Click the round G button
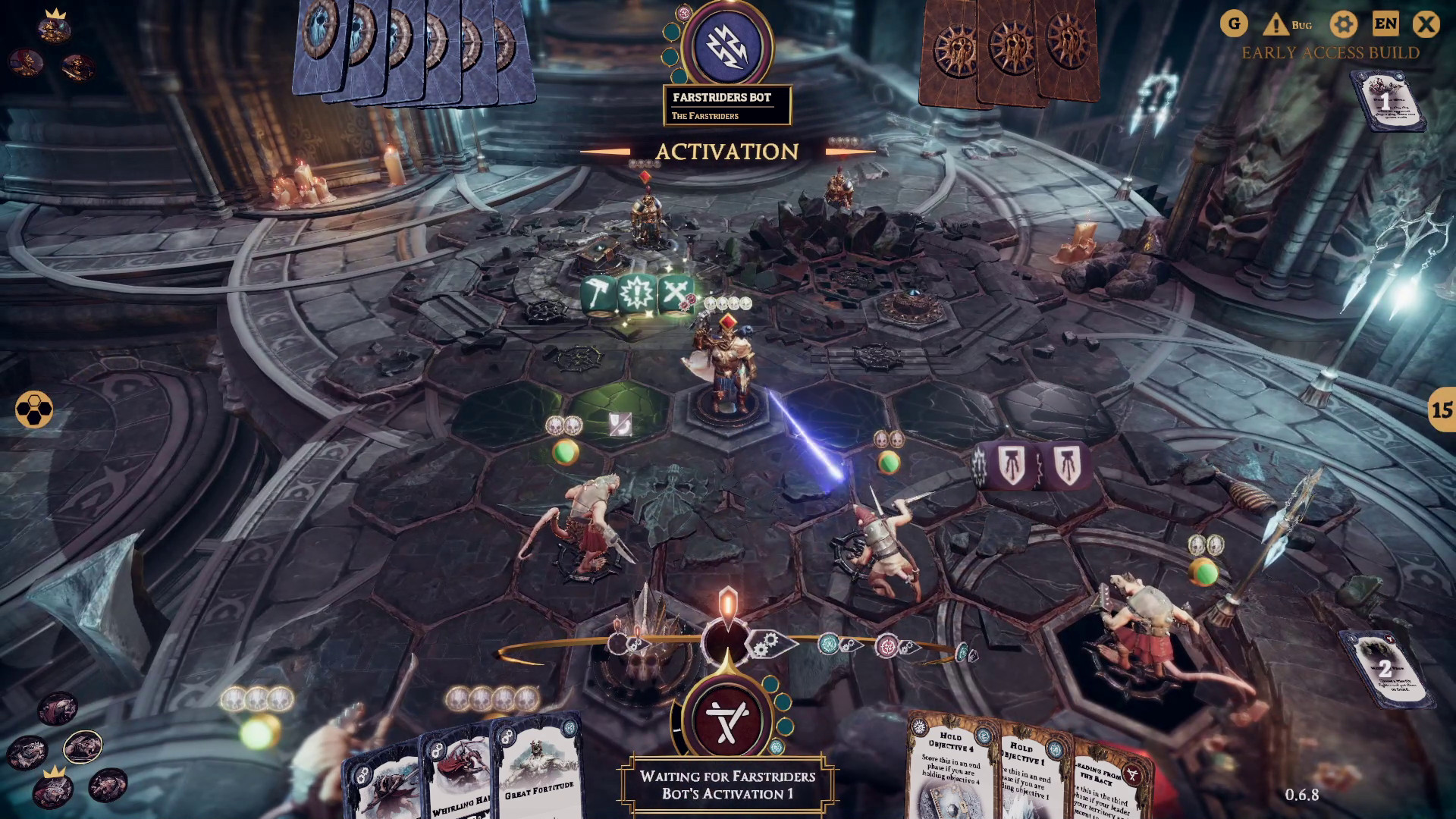The image size is (1456, 819). point(1234,24)
